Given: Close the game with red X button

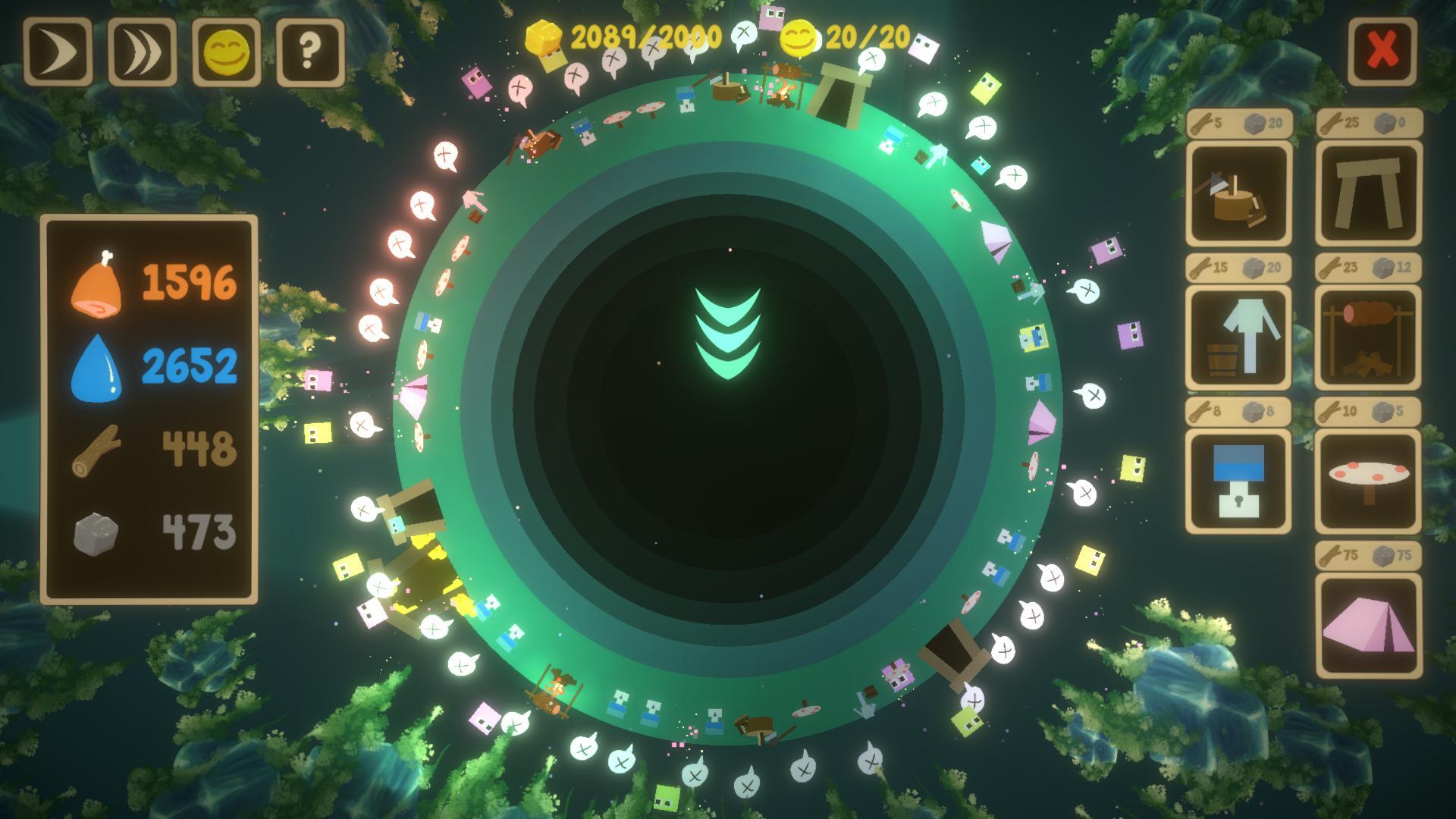Looking at the screenshot, I should (x=1382, y=52).
